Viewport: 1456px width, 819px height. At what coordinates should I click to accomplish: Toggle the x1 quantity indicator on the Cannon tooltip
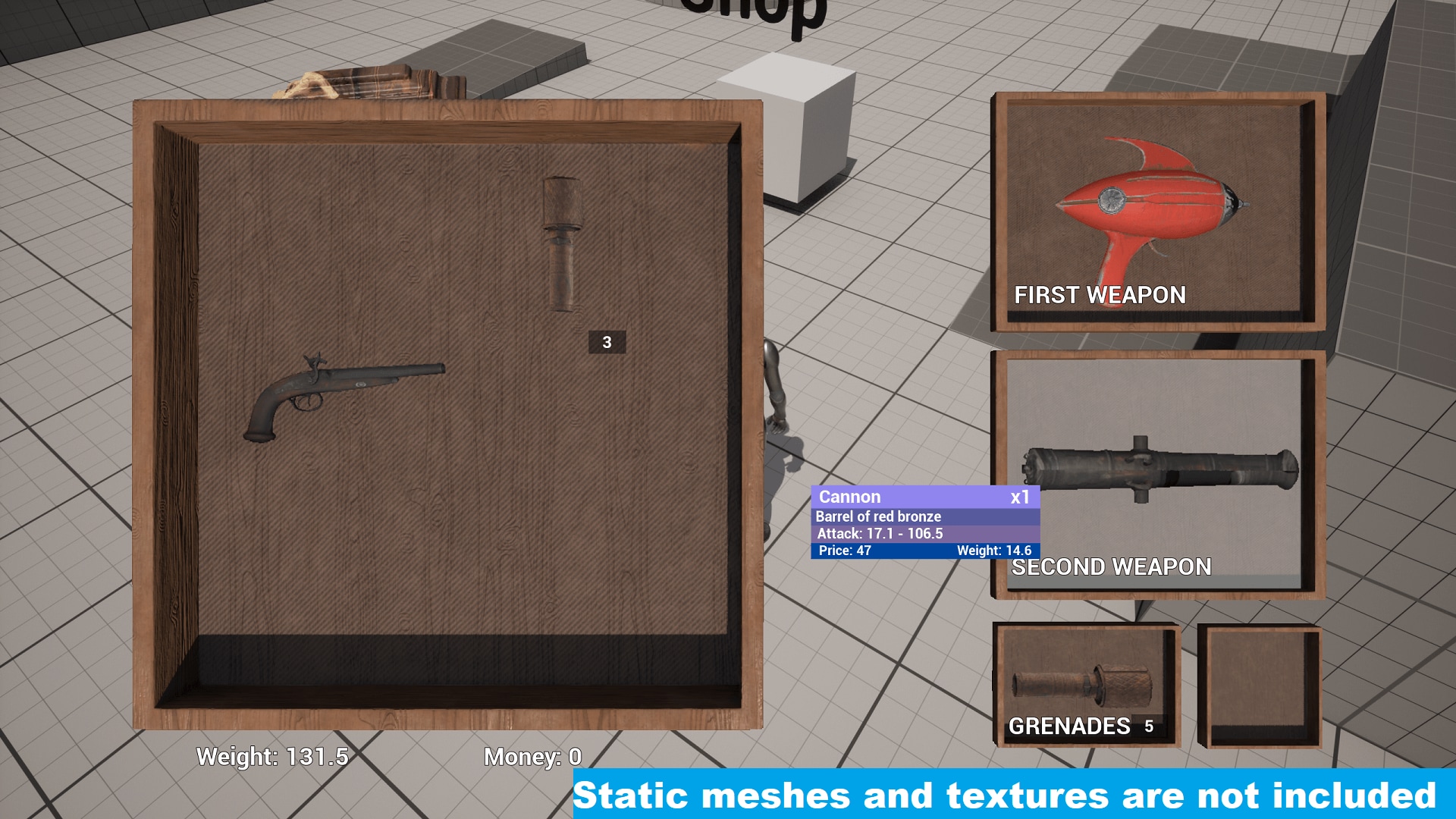pos(1021,497)
